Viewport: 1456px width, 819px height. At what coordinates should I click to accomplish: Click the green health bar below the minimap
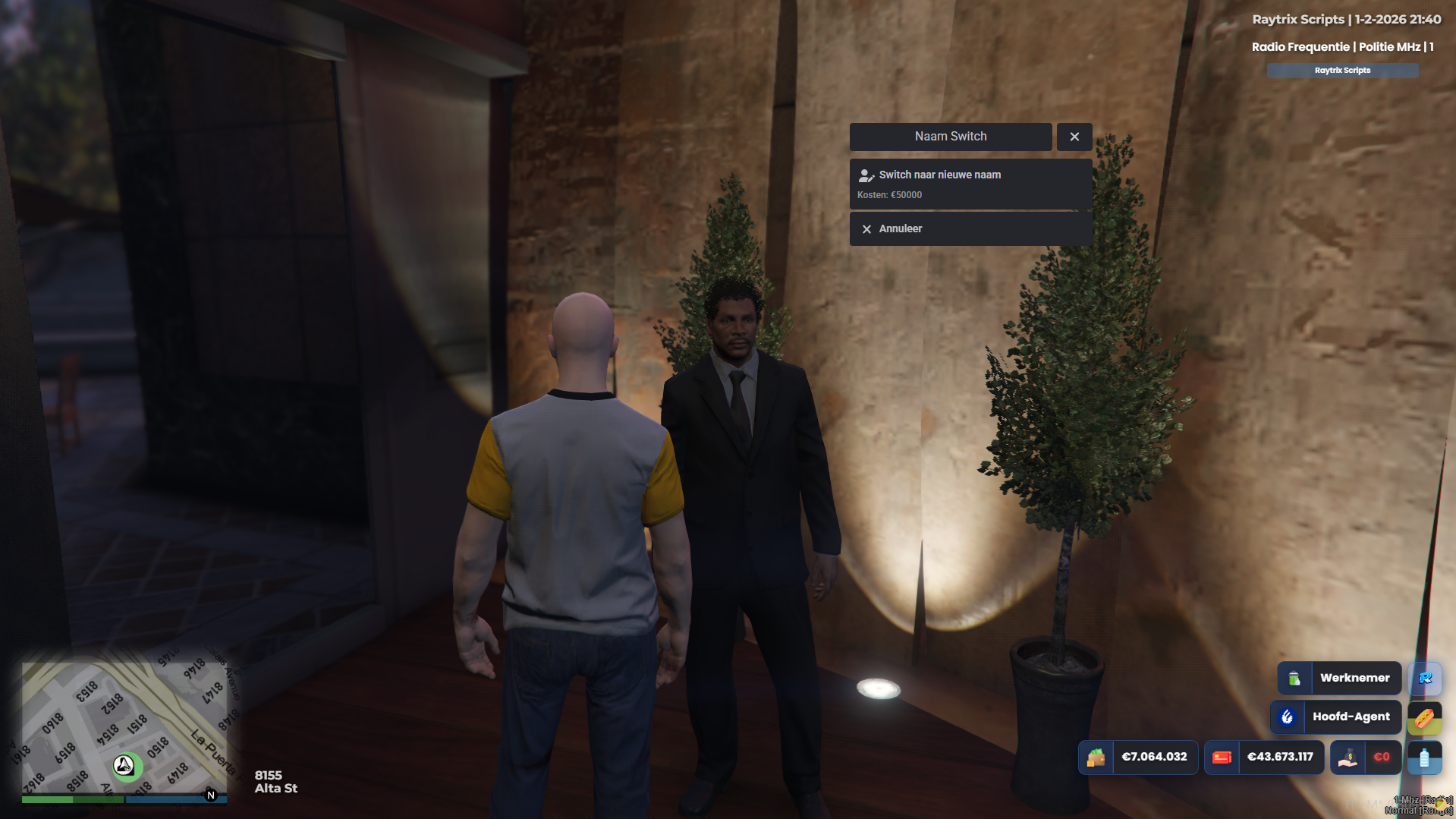(72, 800)
